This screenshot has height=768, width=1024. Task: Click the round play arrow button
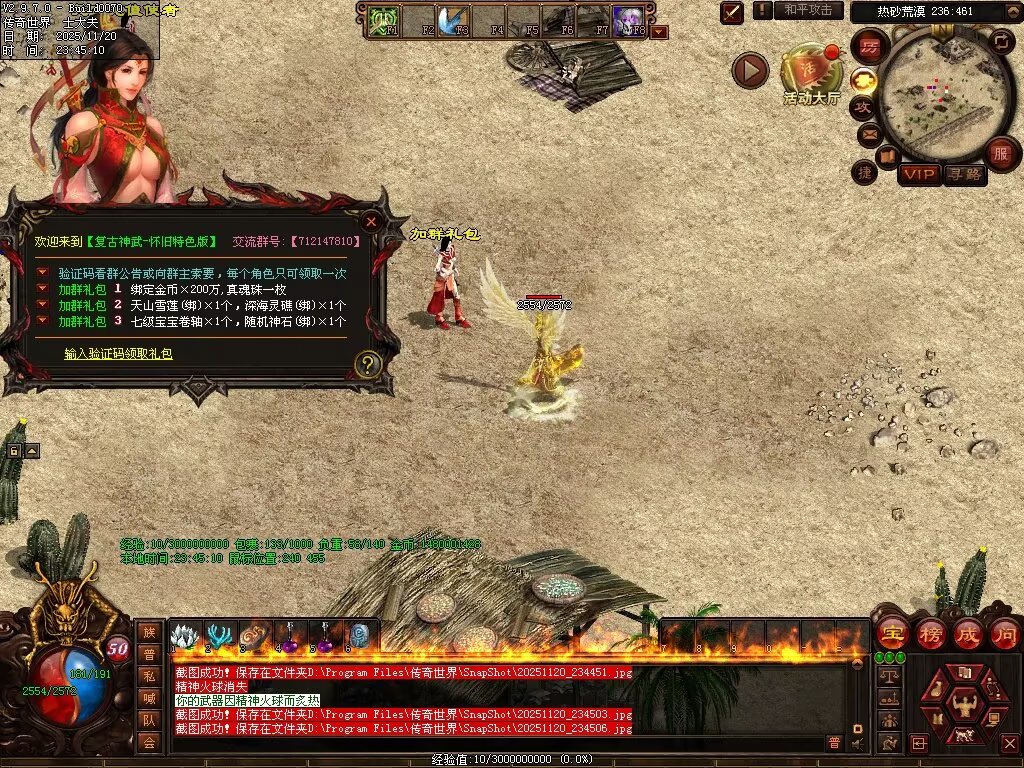coord(750,70)
